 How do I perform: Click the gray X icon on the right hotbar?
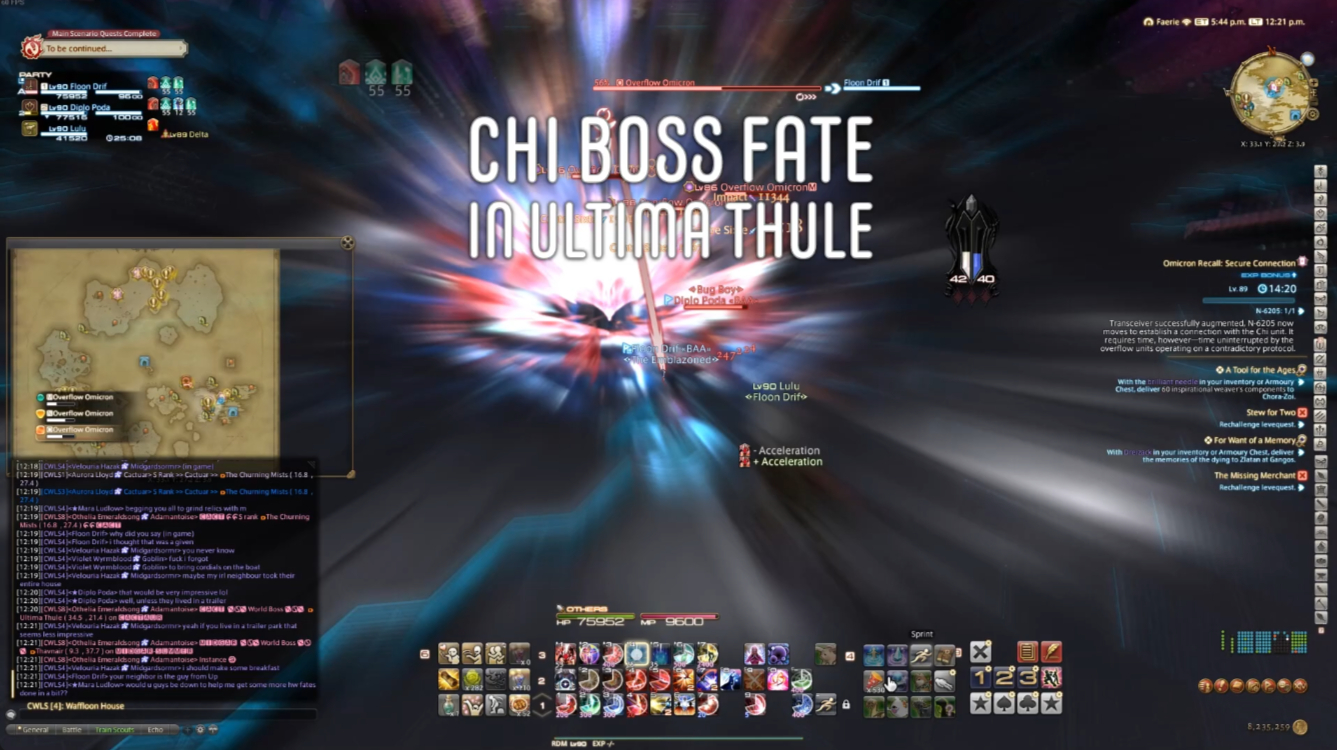[x=981, y=652]
